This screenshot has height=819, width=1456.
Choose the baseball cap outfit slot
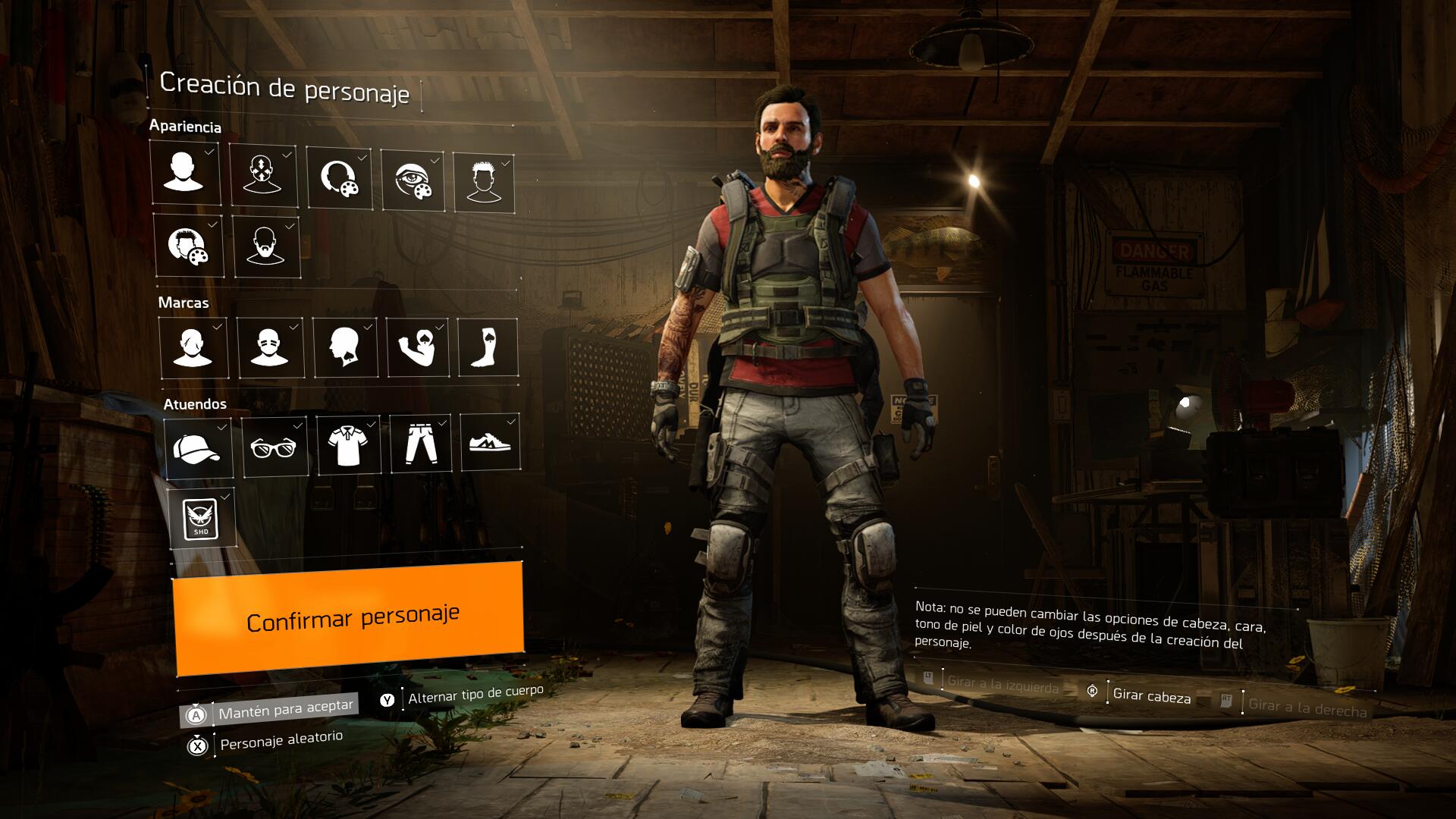pos(198,447)
